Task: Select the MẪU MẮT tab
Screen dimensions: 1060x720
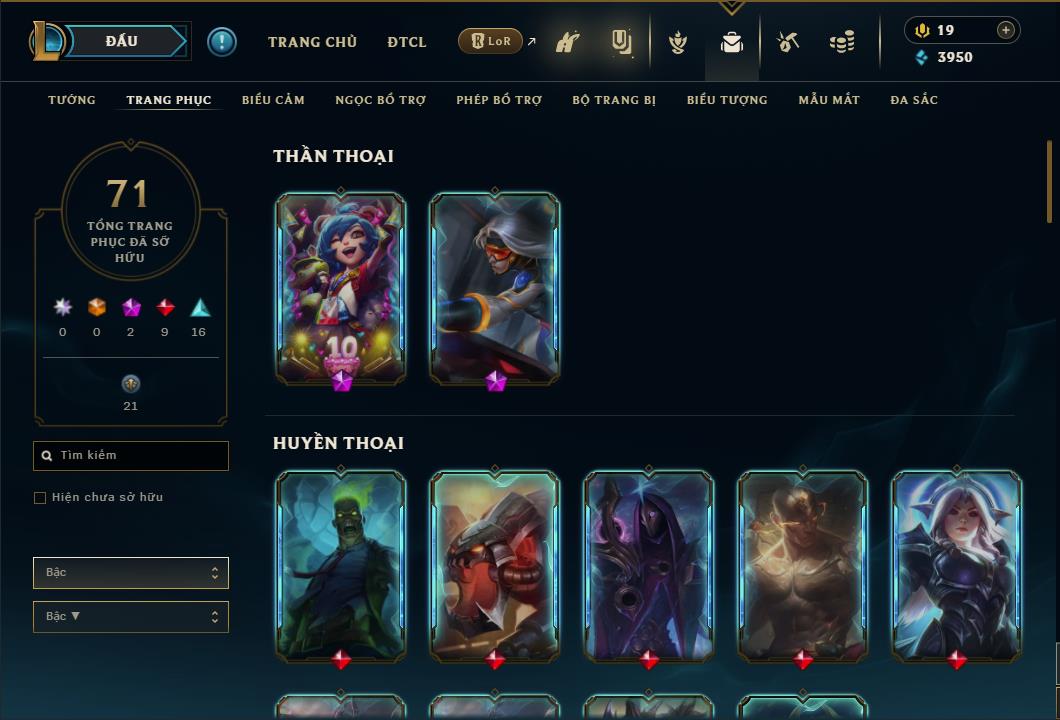Action: pyautogui.click(x=829, y=100)
